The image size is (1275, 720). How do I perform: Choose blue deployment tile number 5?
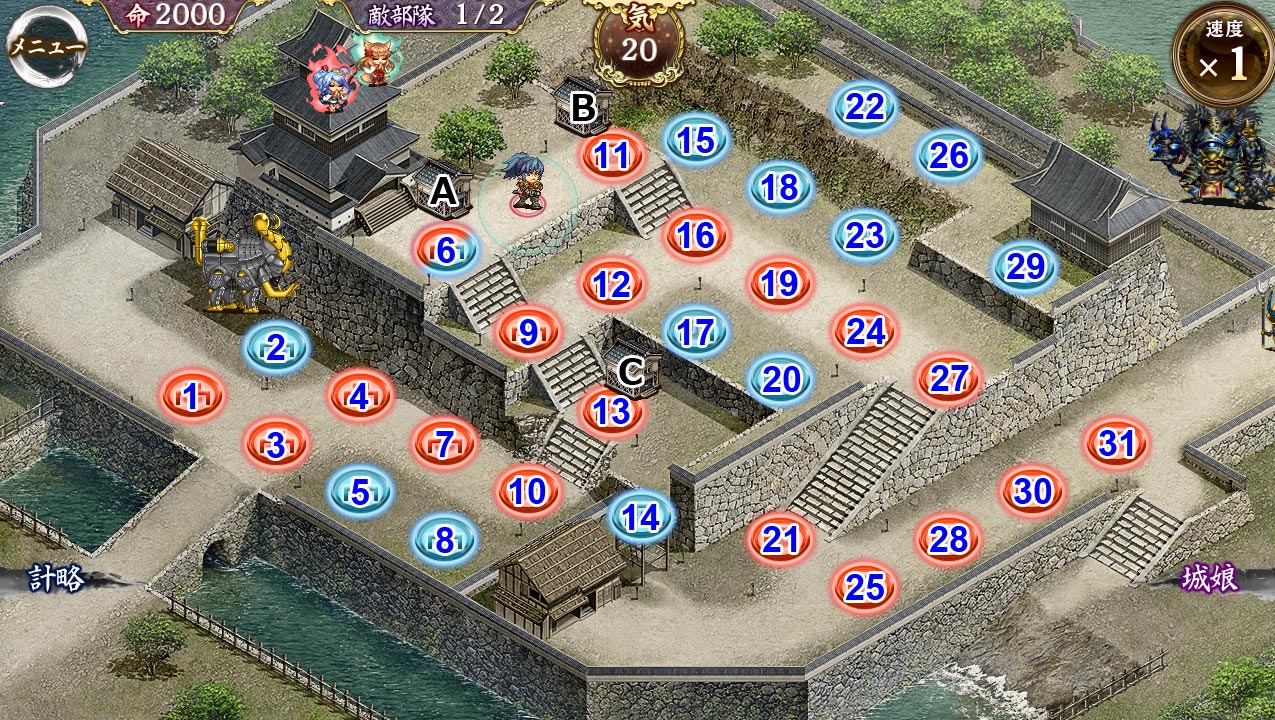[360, 491]
